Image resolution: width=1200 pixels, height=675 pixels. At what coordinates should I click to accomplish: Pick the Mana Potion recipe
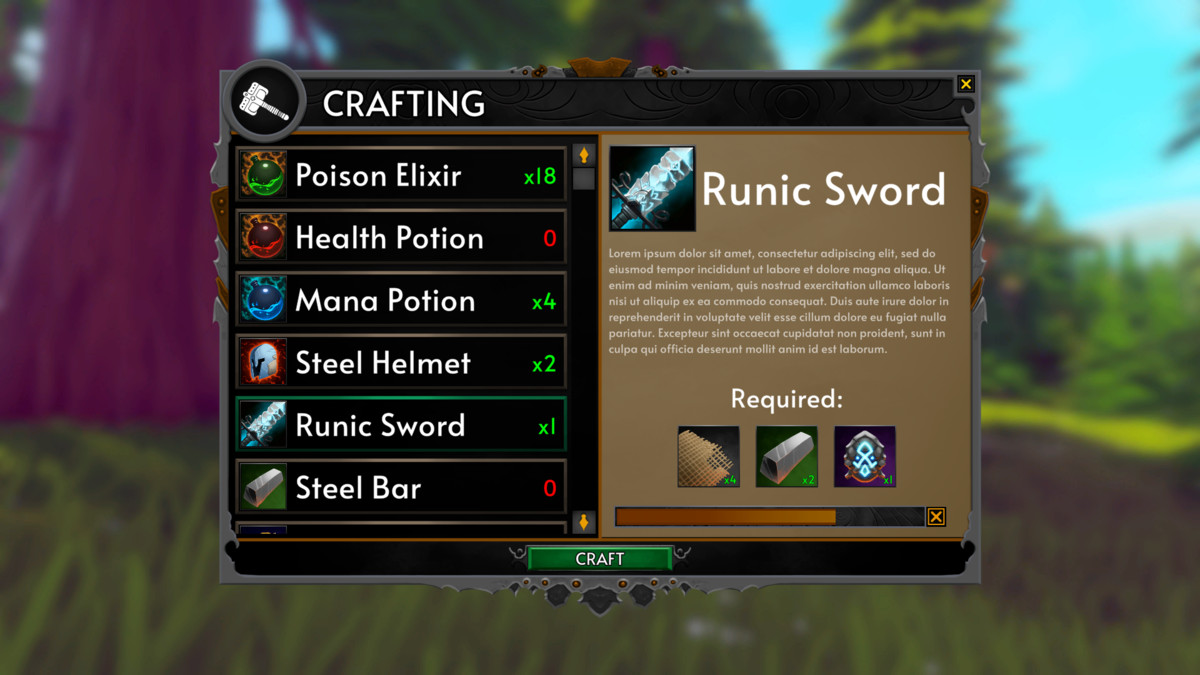(400, 301)
